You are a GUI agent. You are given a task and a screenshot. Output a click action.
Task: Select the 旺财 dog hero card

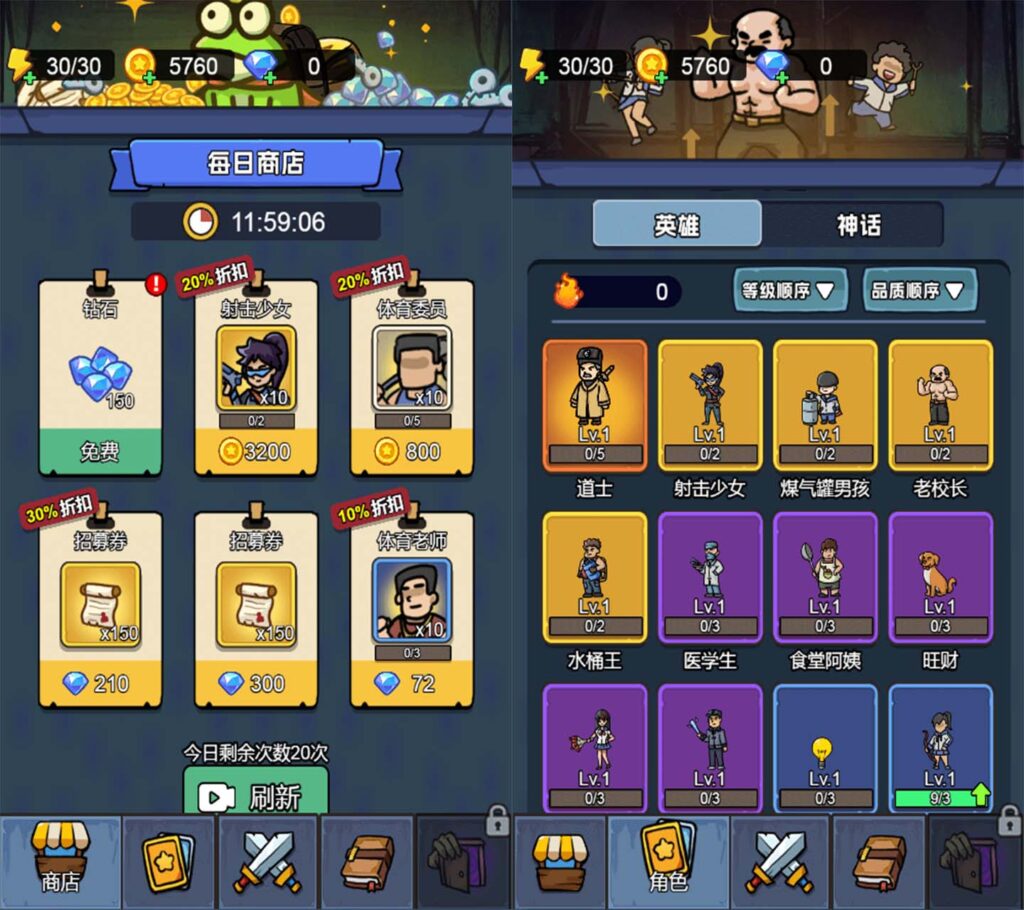coord(940,577)
